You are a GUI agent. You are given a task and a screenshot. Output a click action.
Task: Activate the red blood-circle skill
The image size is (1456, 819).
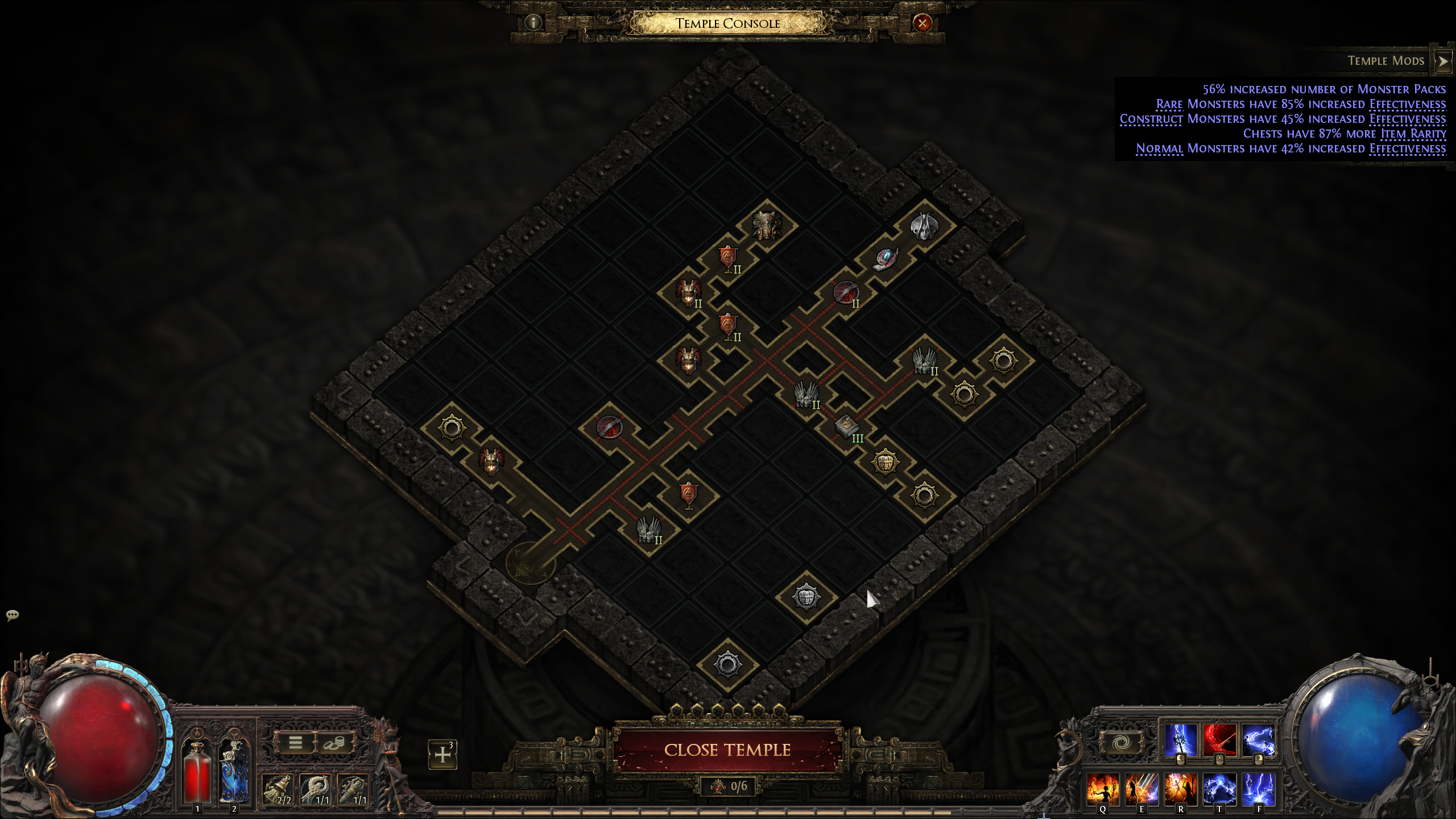click(x=1219, y=740)
